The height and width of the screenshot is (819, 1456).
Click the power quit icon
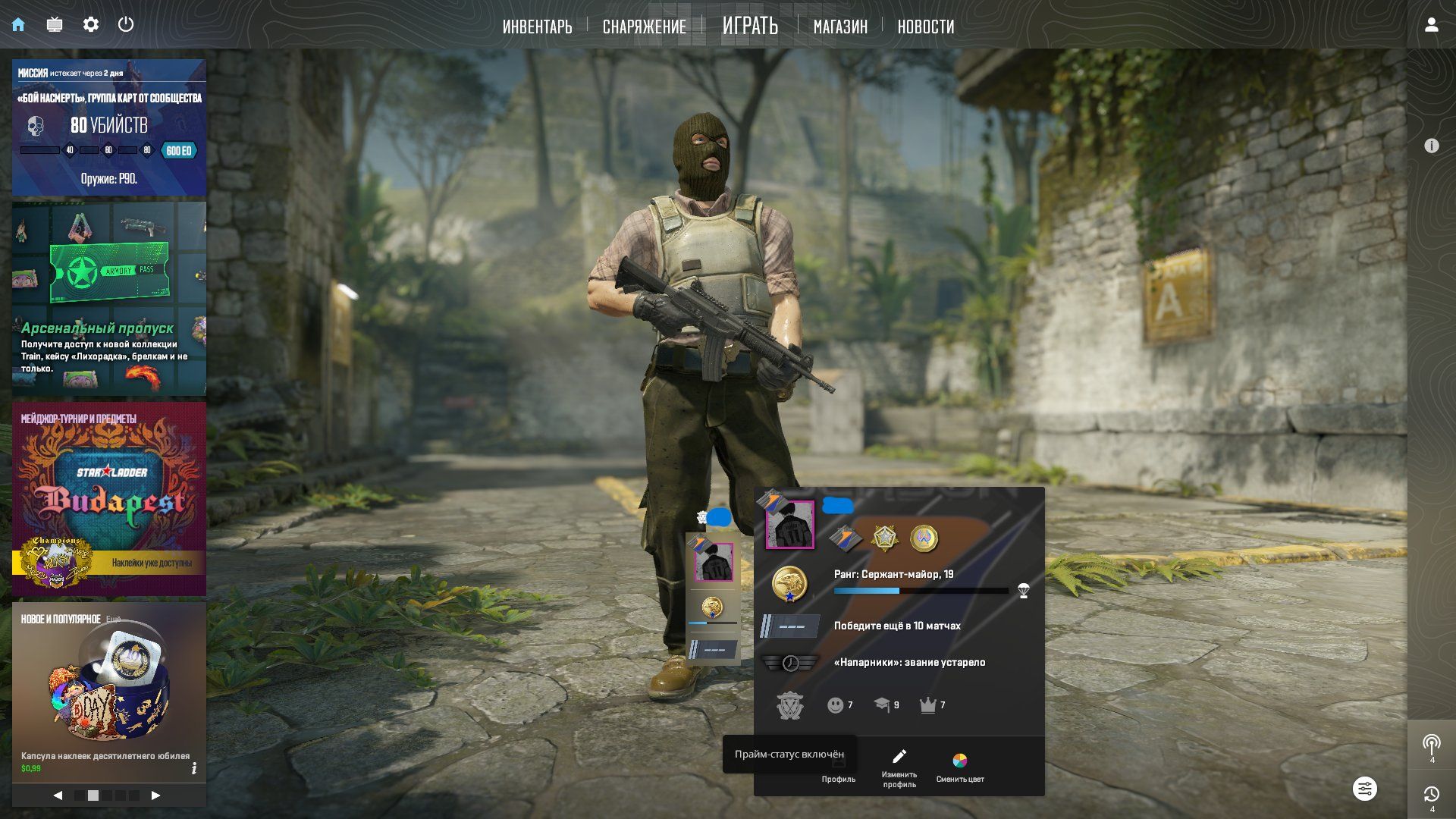click(x=126, y=24)
